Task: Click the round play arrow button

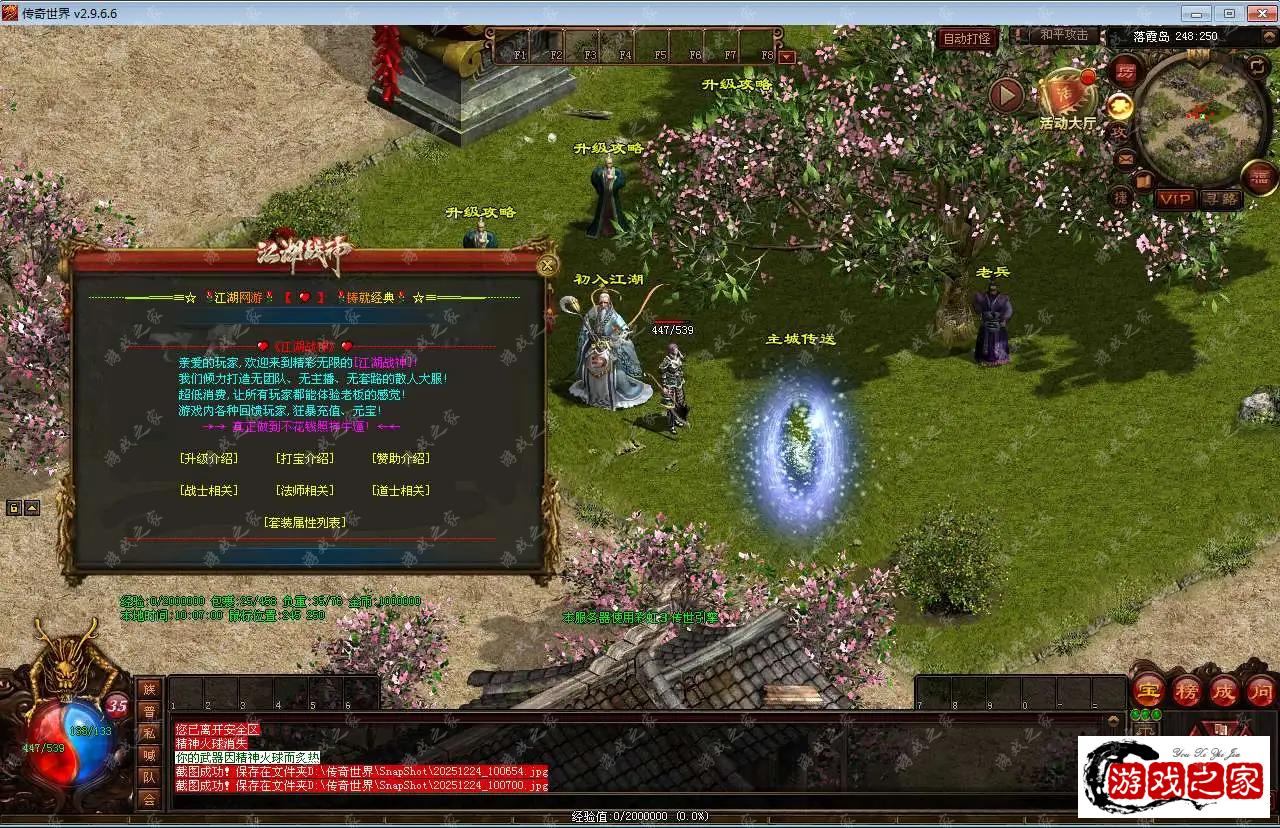Action: (1007, 95)
